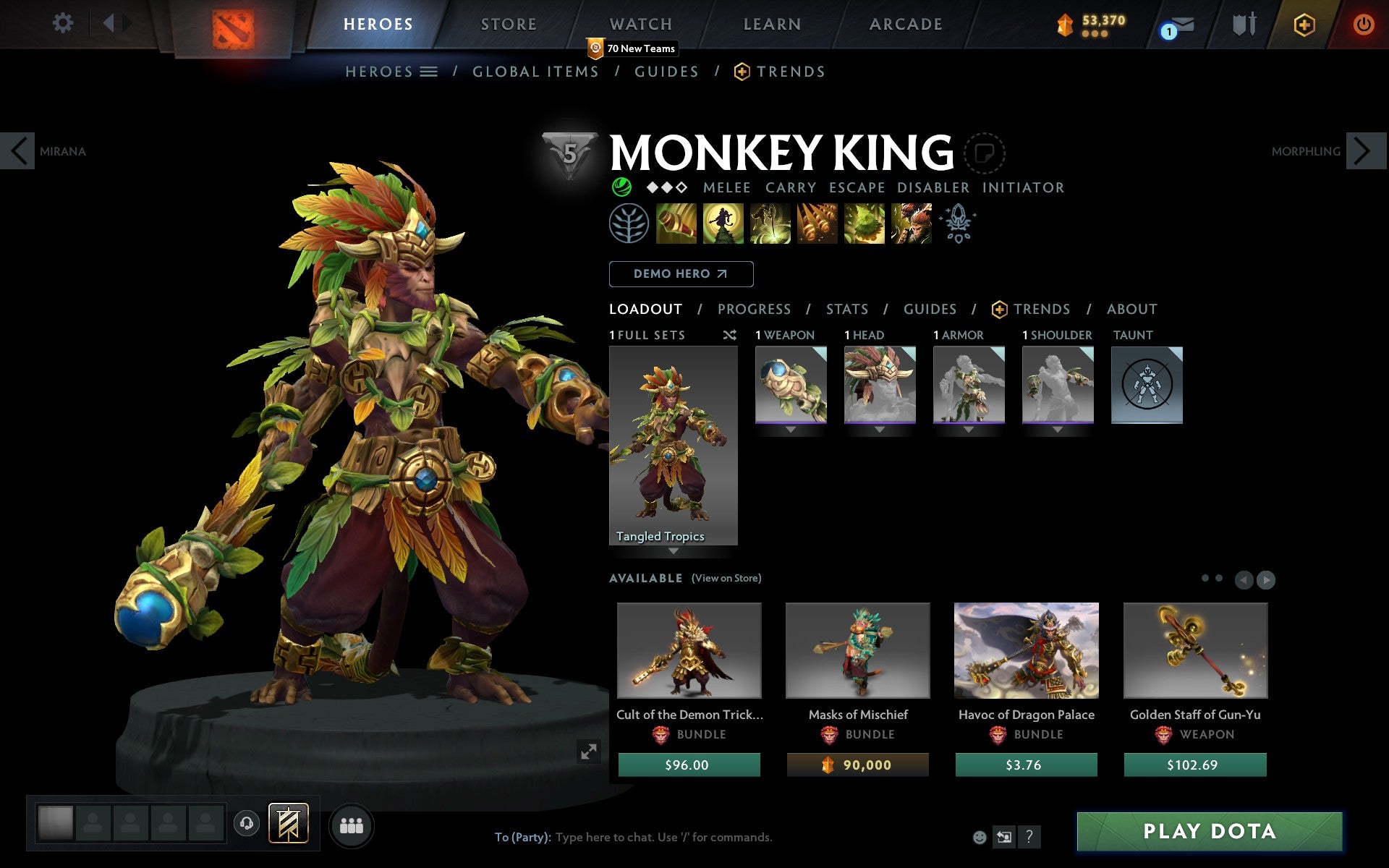
Task: View the Tree Dance ability icon
Action: 723,224
